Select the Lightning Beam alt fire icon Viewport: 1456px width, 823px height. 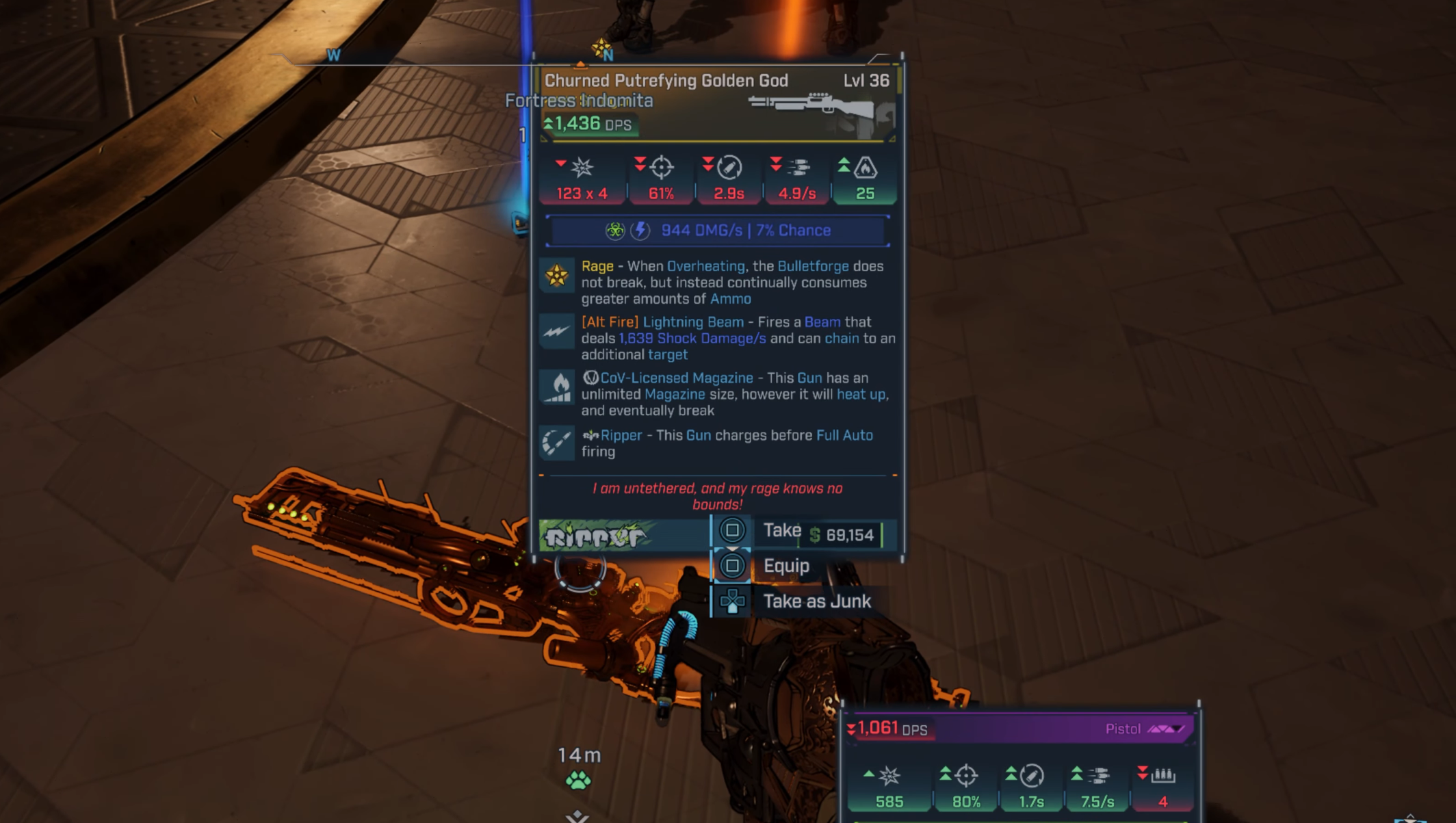tap(557, 332)
